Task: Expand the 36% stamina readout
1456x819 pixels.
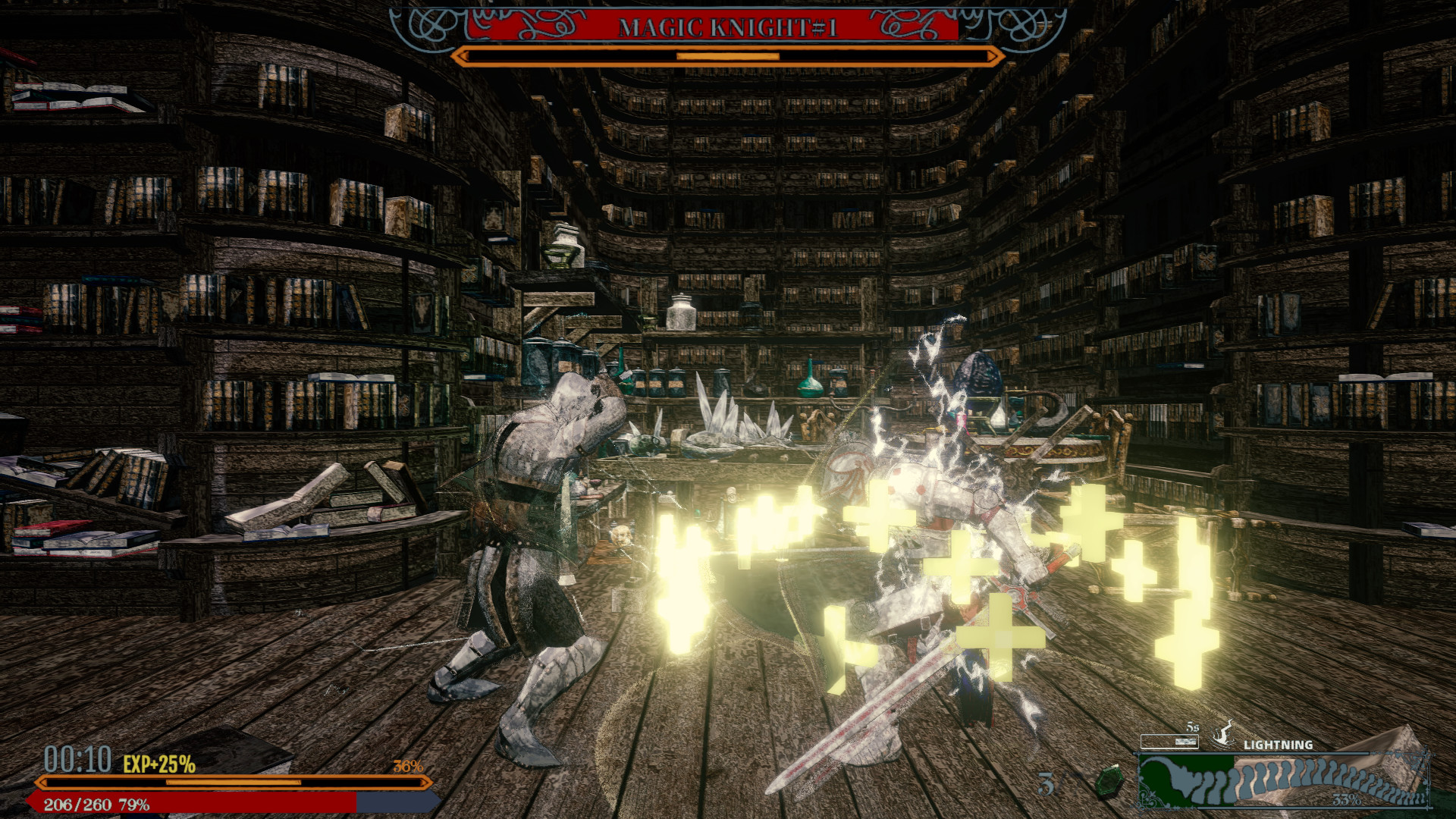Action: [x=408, y=766]
